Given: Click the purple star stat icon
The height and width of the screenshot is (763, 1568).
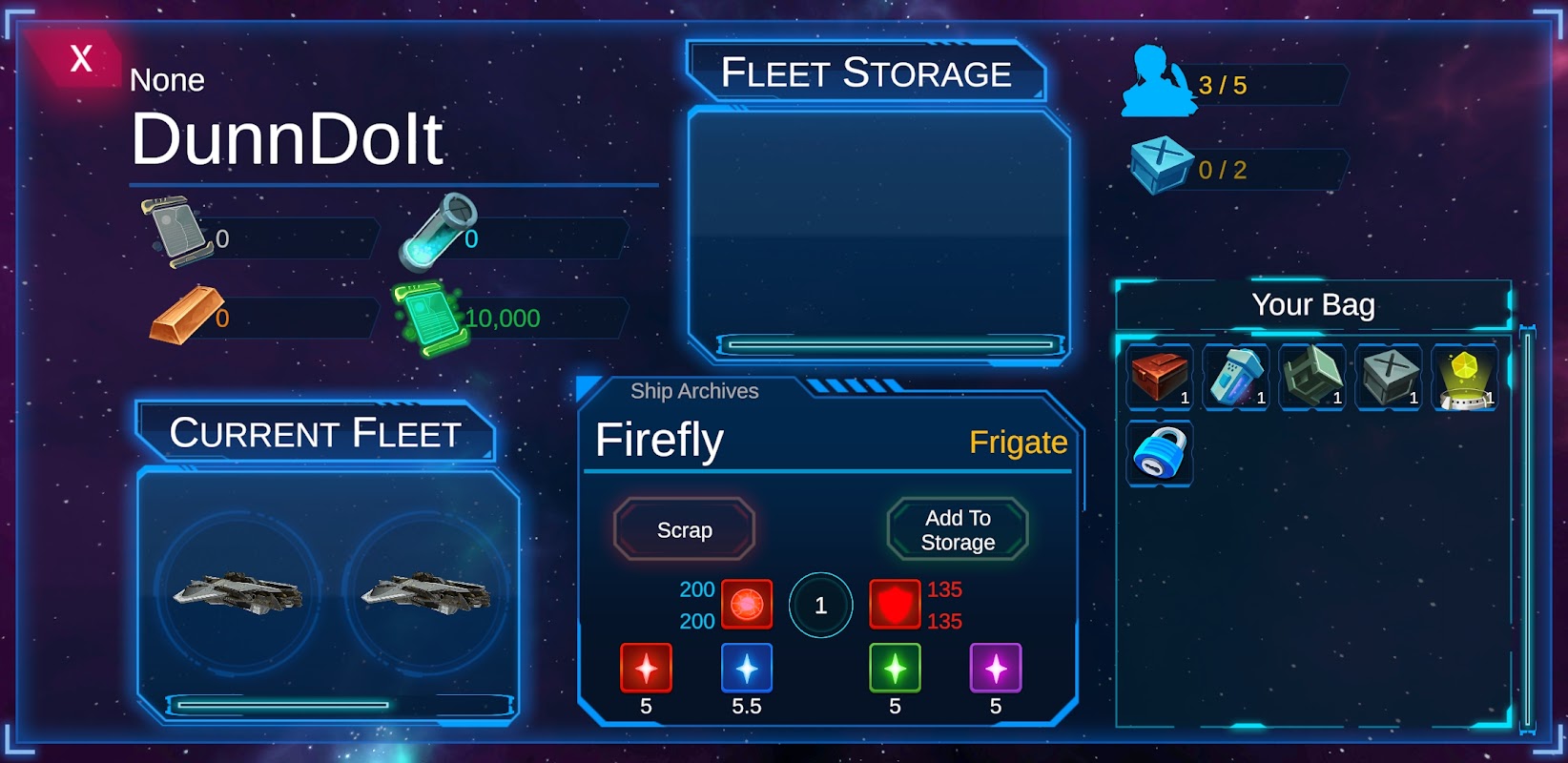Looking at the screenshot, I should point(996,668).
